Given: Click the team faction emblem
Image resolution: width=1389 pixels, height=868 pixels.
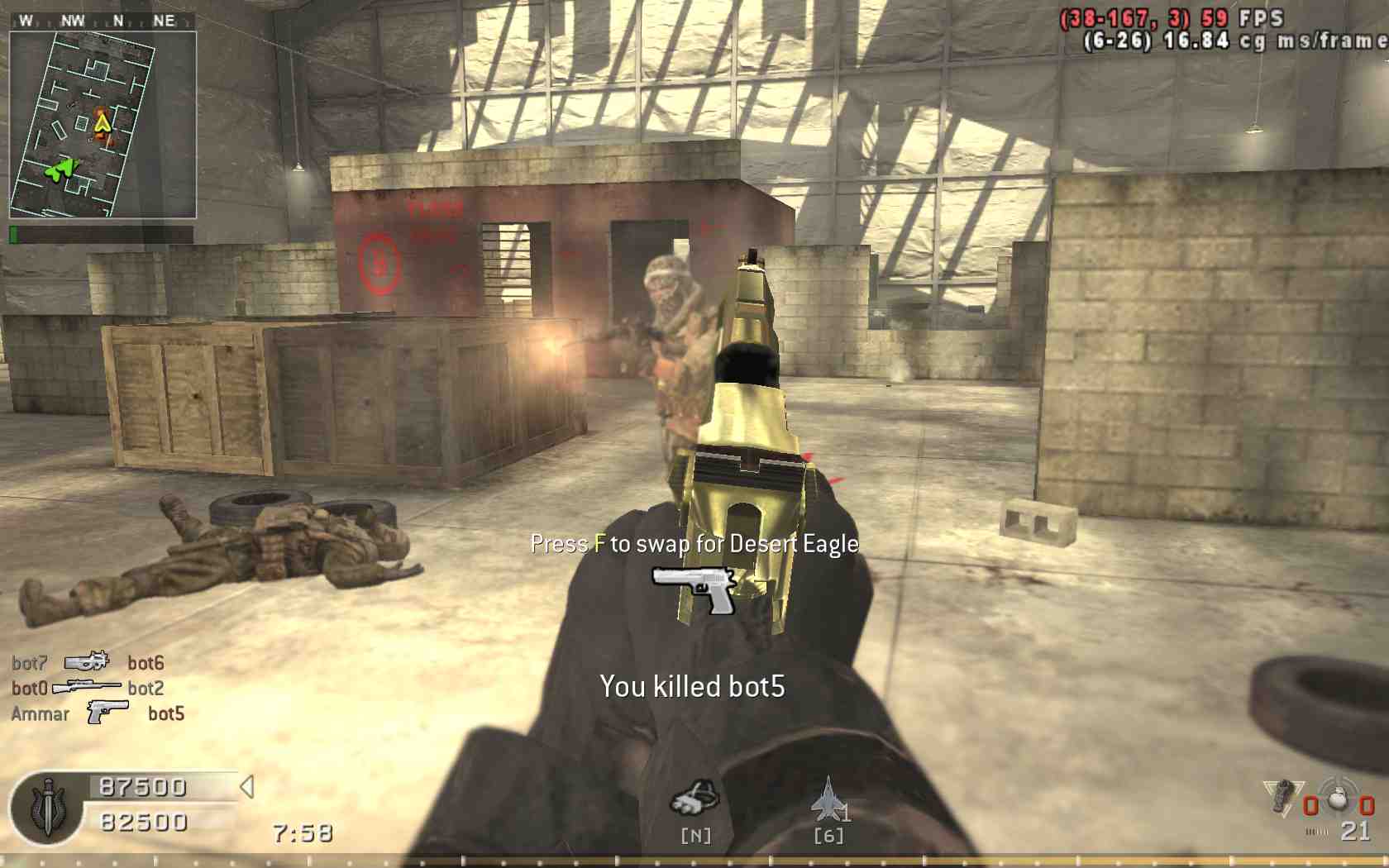Looking at the screenshot, I should pyautogui.click(x=48, y=808).
